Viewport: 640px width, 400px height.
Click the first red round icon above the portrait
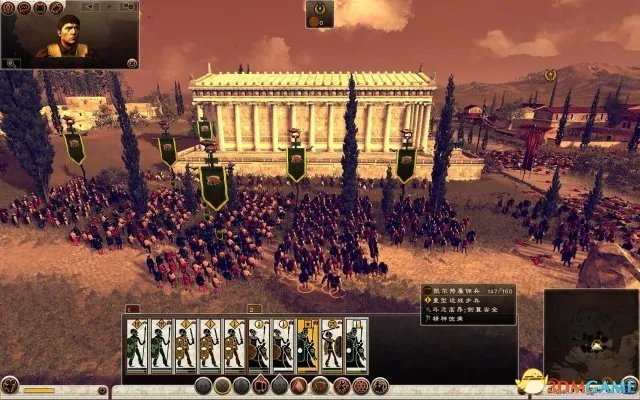point(9,8)
